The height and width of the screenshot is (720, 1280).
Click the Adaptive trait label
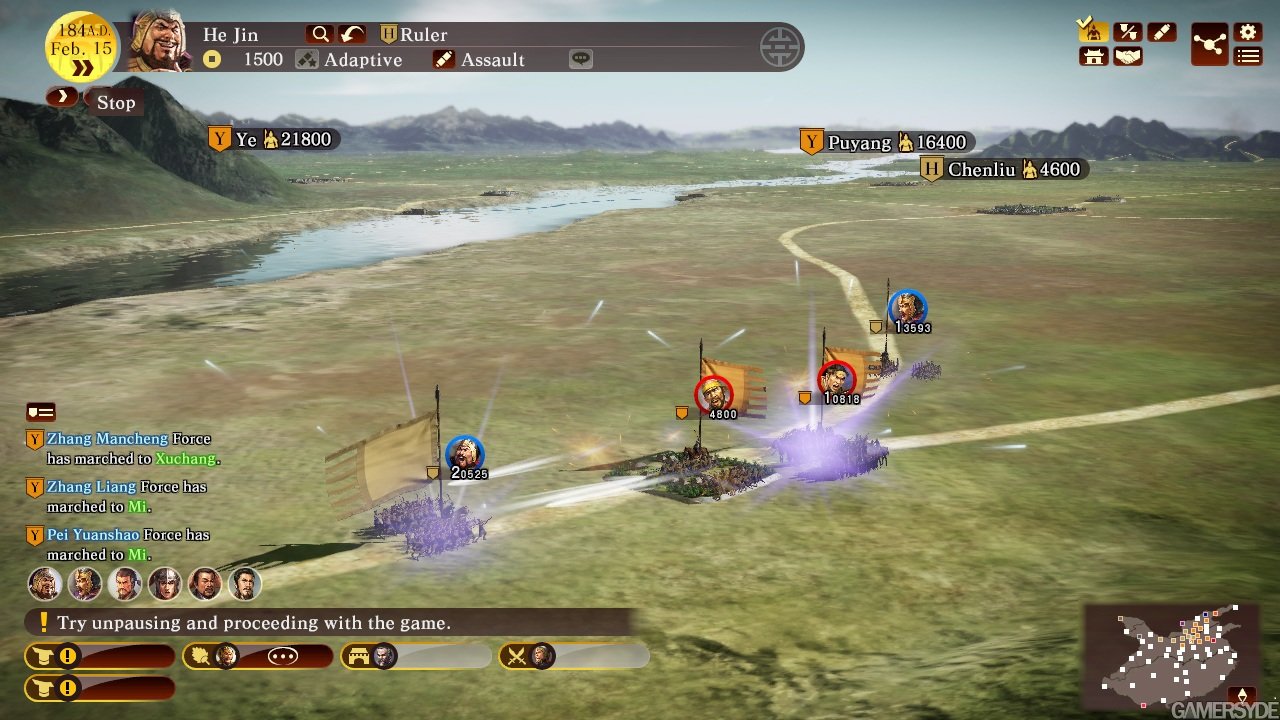362,59
